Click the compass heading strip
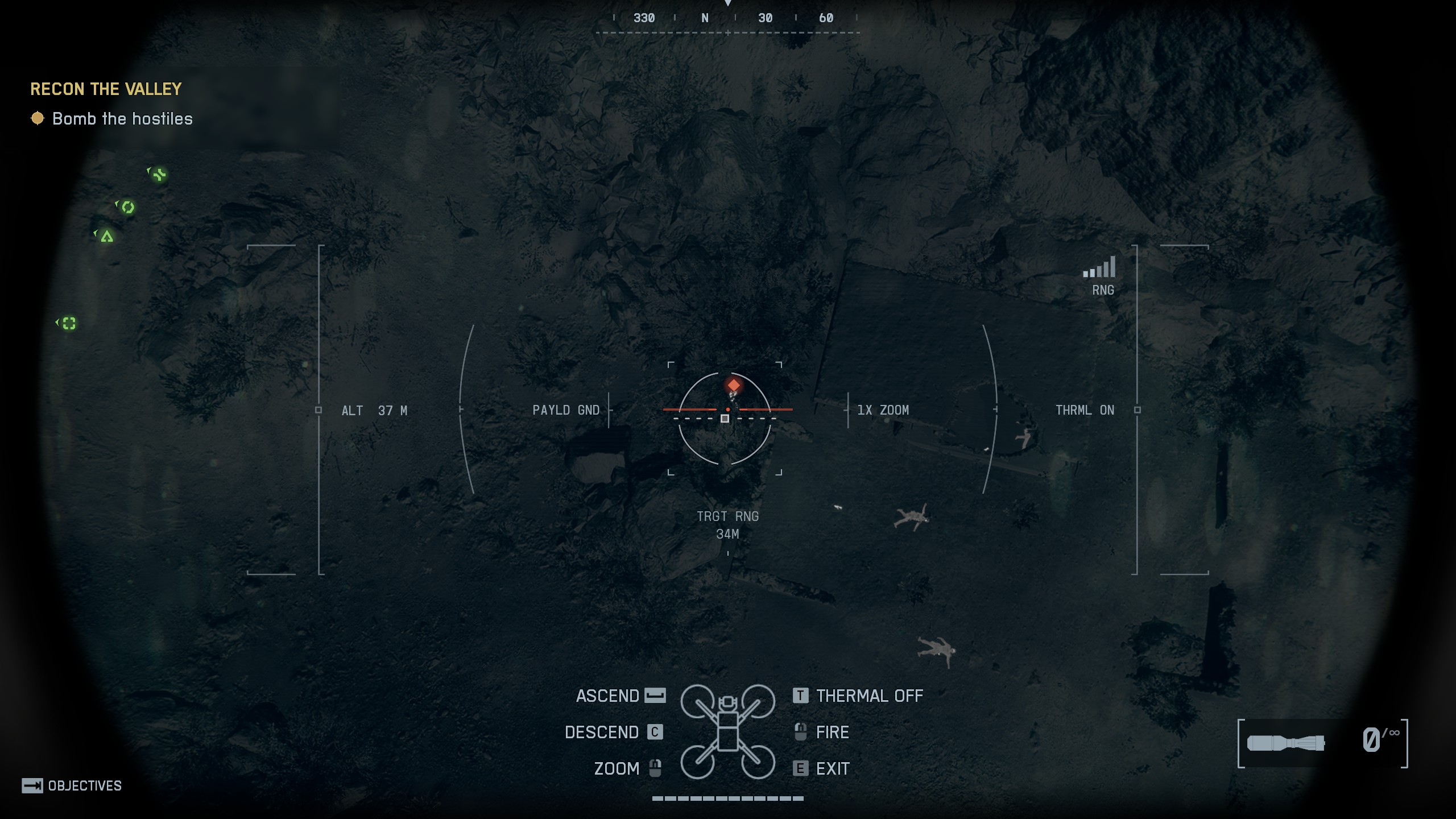Image resolution: width=1456 pixels, height=819 pixels. click(x=728, y=19)
